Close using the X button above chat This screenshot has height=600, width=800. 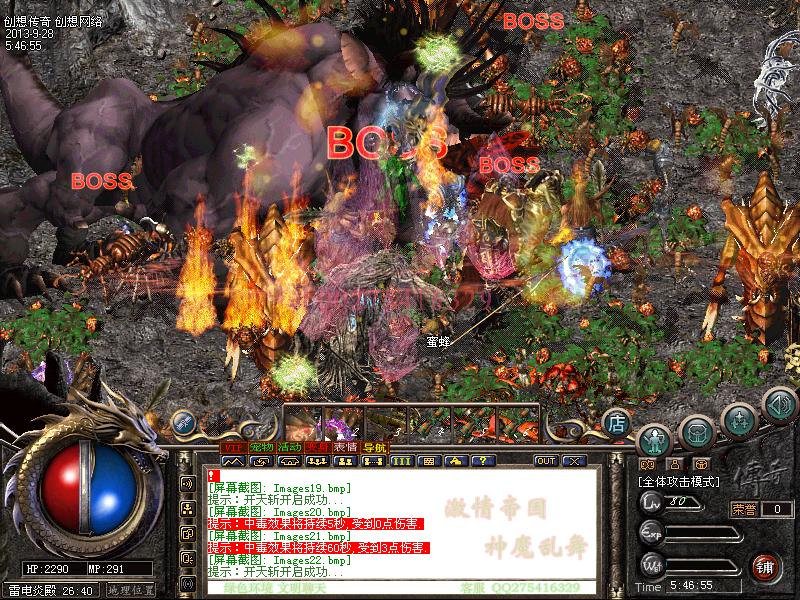tap(574, 461)
